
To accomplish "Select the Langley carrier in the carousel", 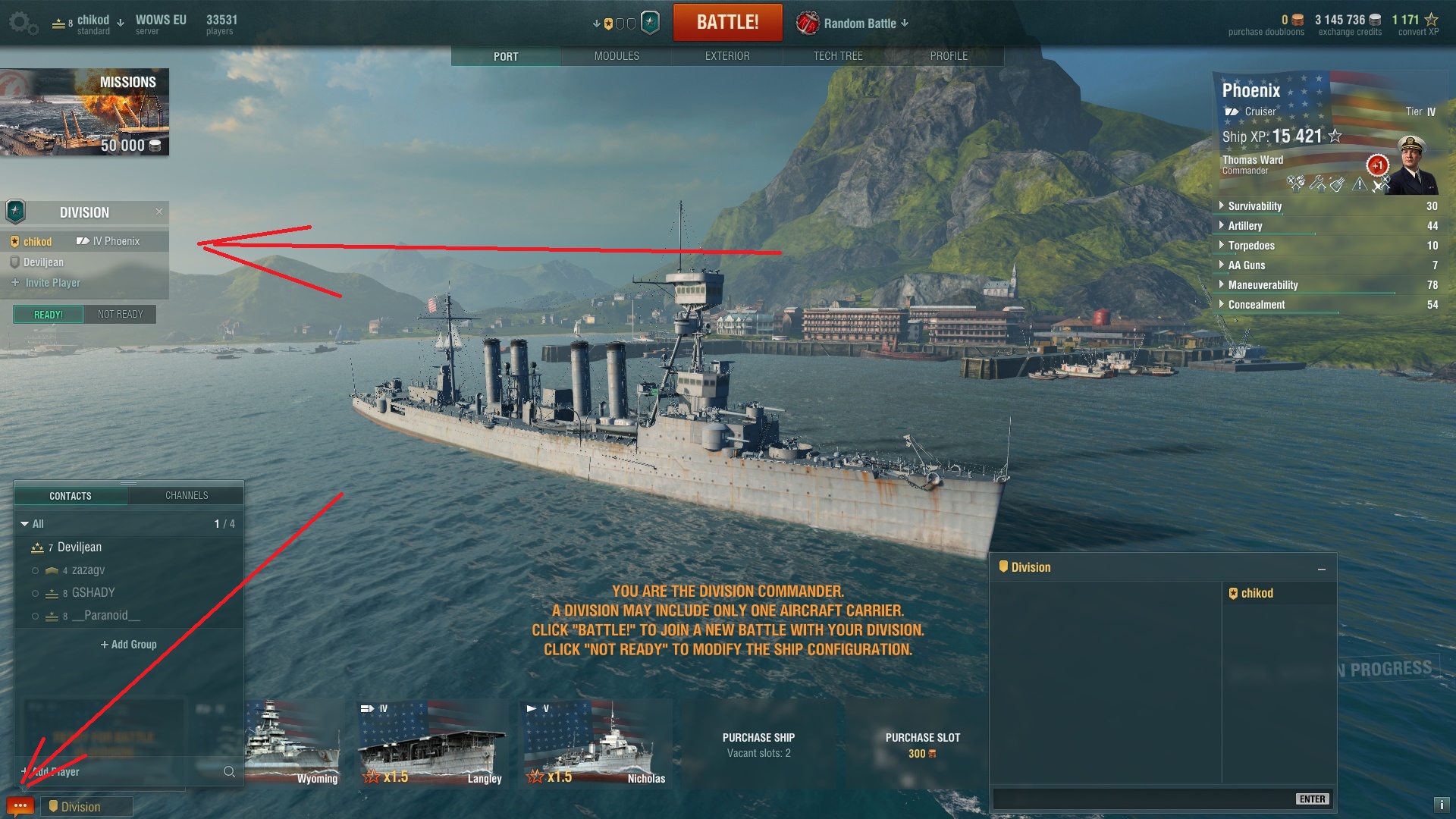I will coord(433,743).
